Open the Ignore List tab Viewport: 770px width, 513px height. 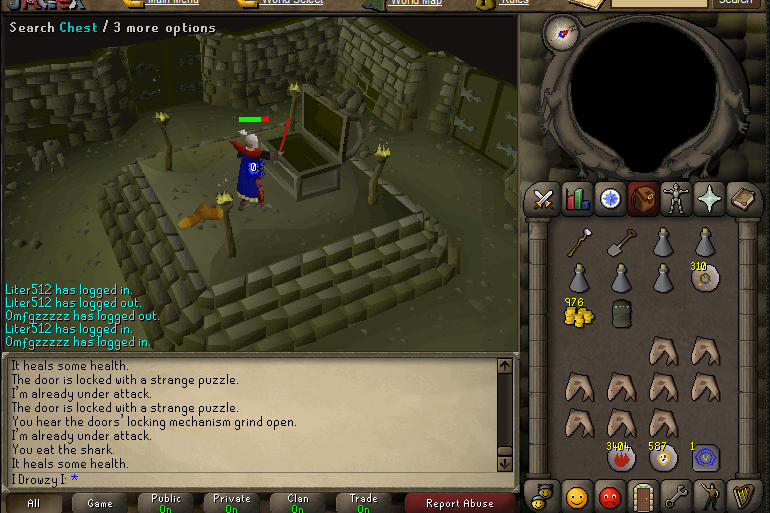point(610,496)
